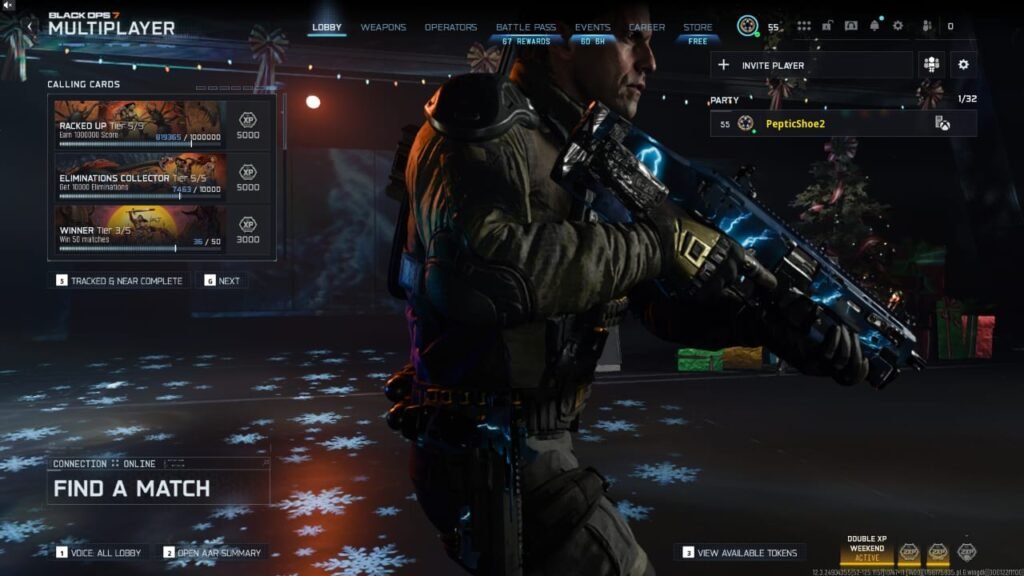Start matchmaking with Find a Match
The width and height of the screenshot is (1024, 576).
157,488
